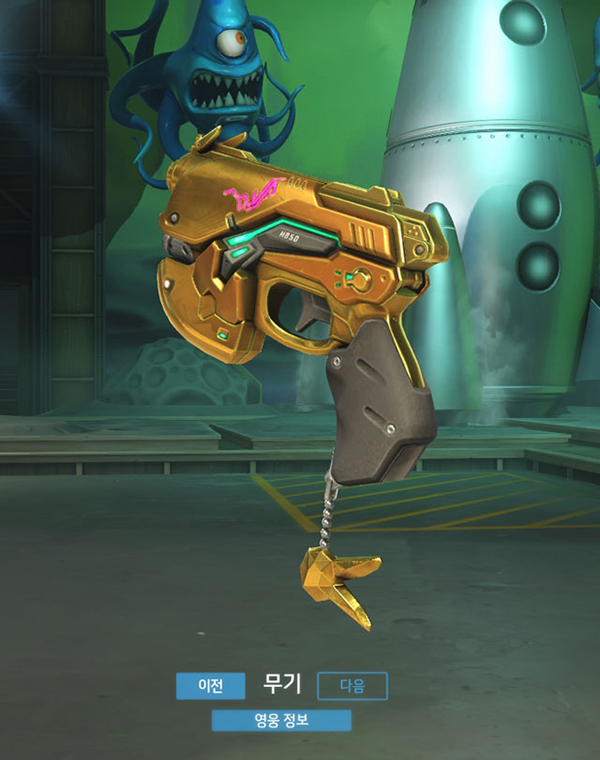
Task: Select the 다음 (next) button
Action: (x=352, y=686)
